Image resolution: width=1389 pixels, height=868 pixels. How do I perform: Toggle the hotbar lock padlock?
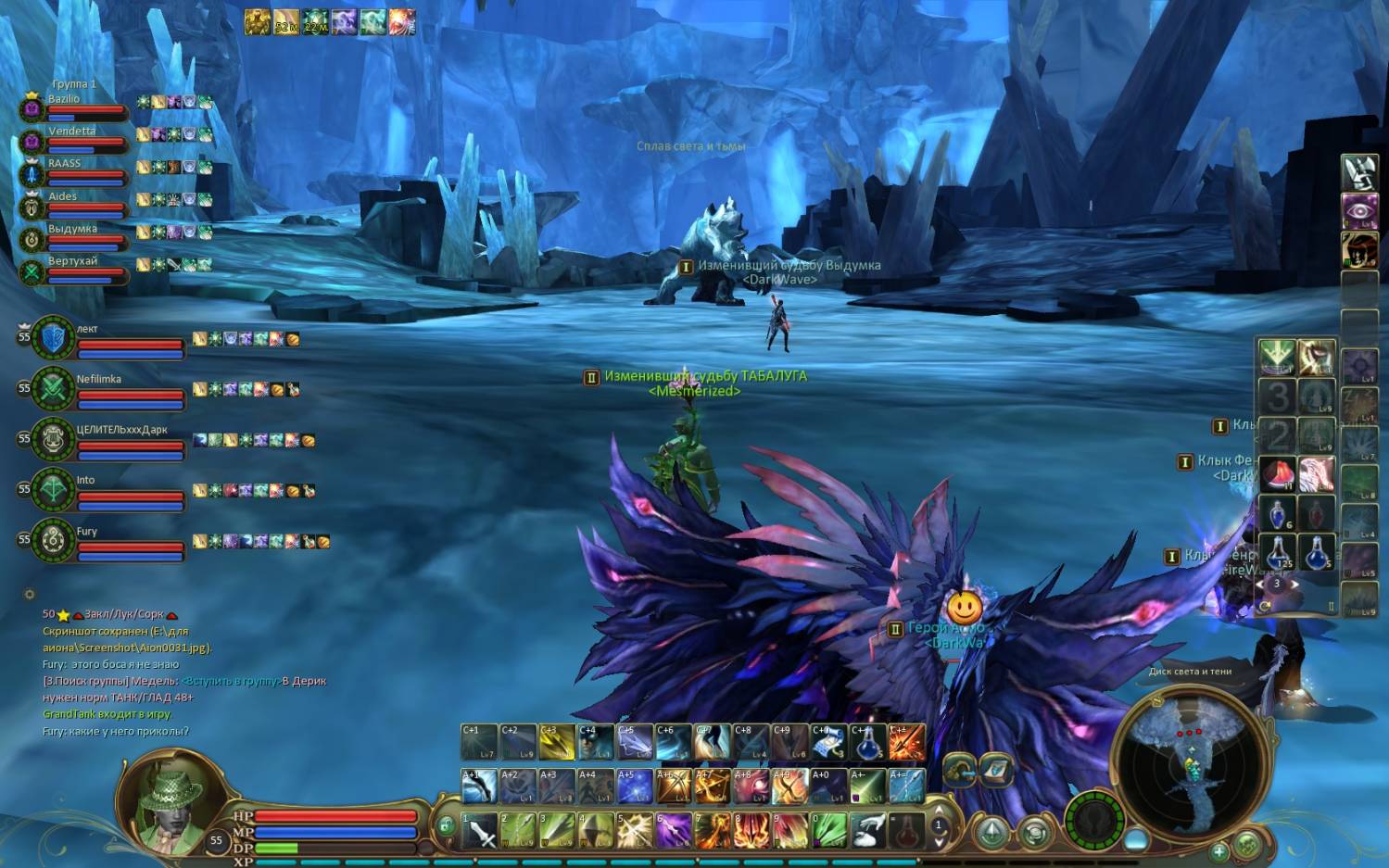[x=446, y=824]
